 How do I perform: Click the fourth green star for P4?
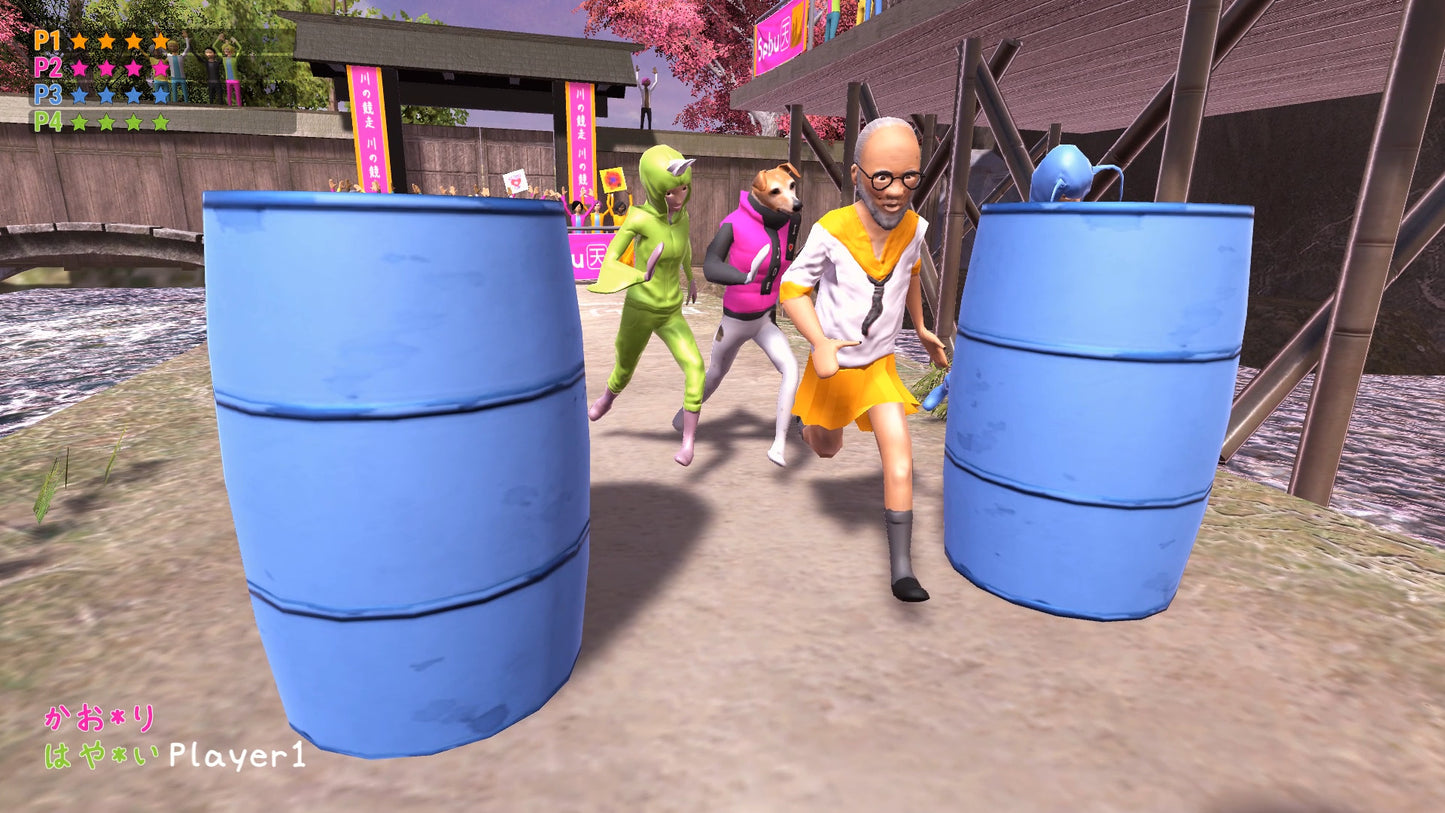159,123
